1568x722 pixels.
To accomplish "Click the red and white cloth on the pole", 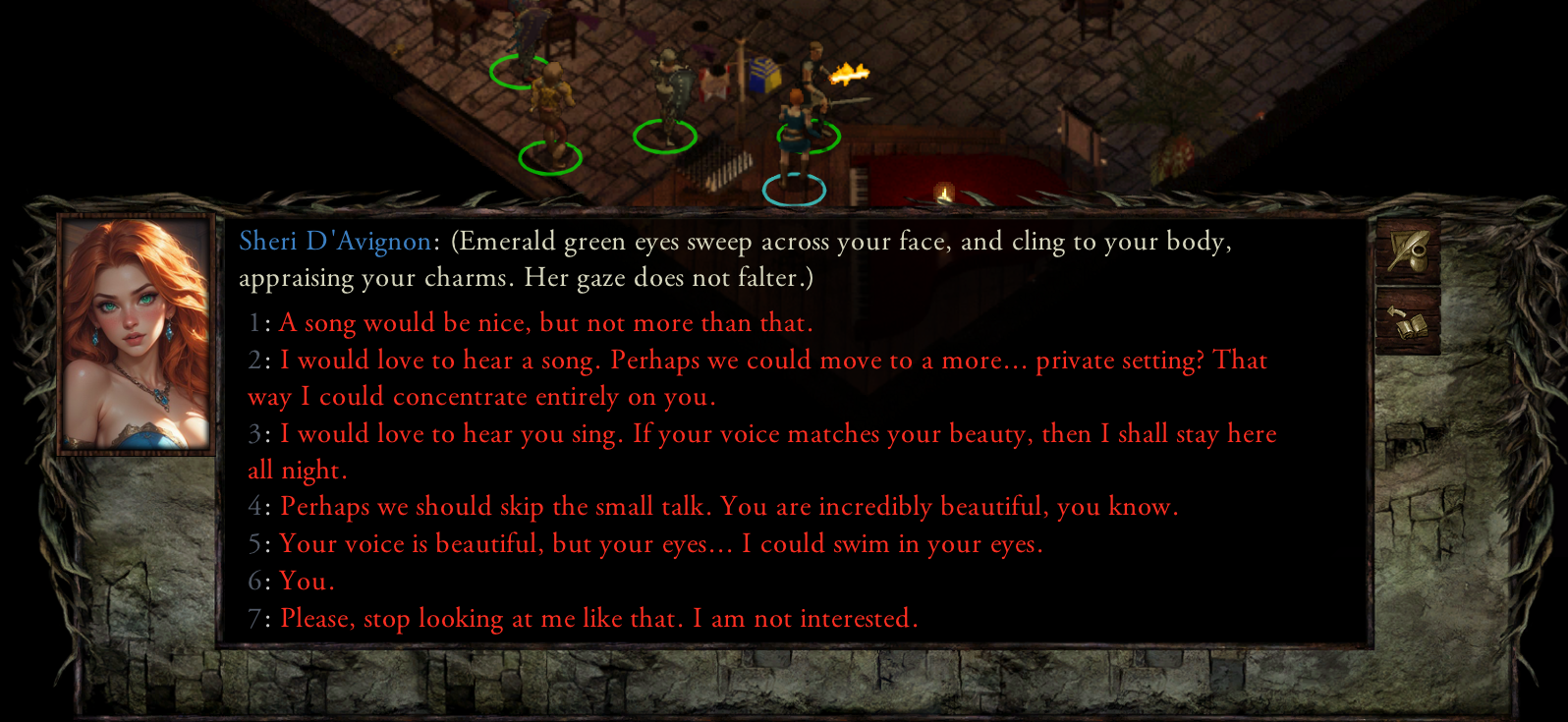I will pyautogui.click(x=713, y=82).
